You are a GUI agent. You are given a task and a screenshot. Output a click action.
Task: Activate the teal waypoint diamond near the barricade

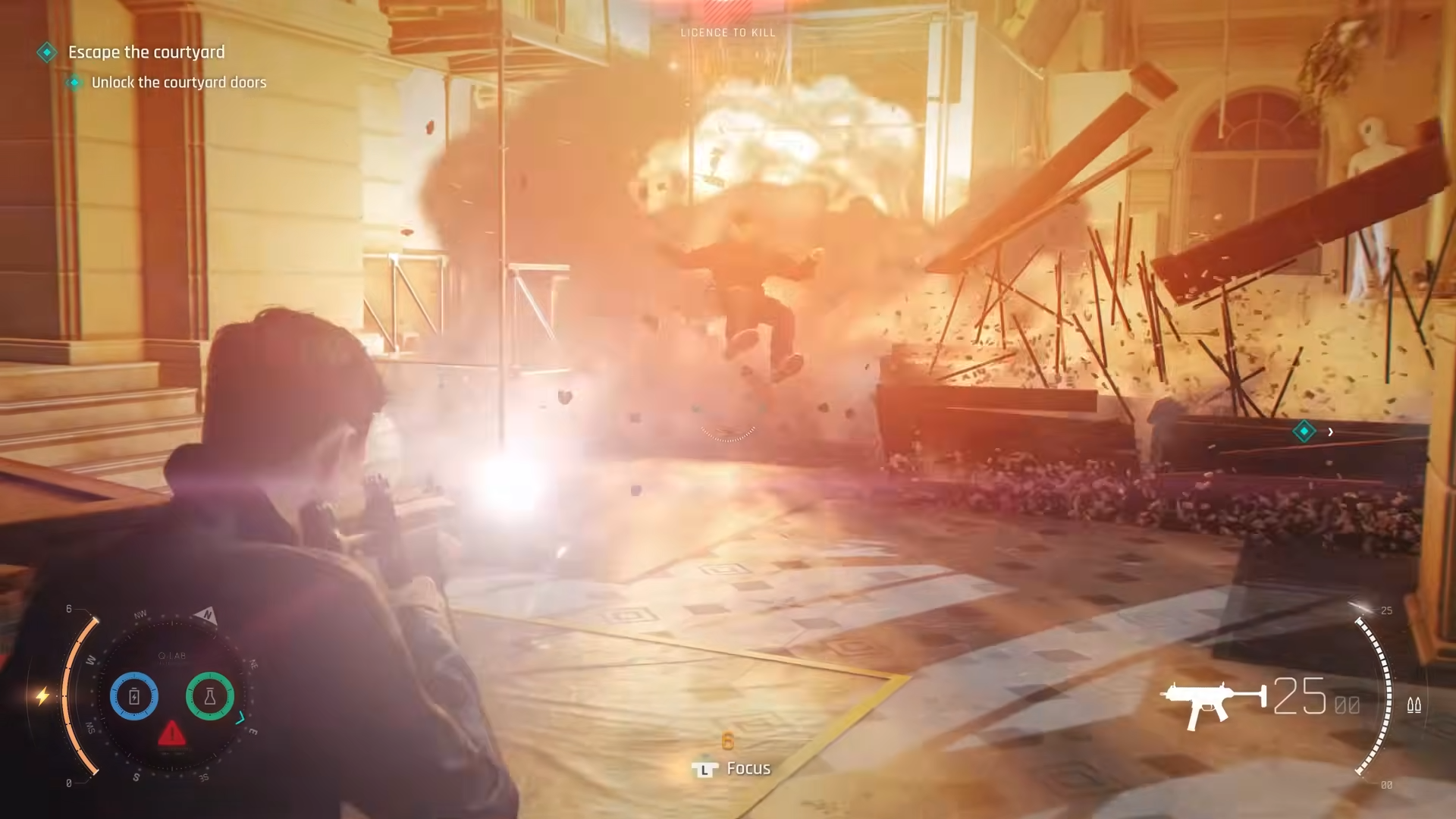(1304, 431)
